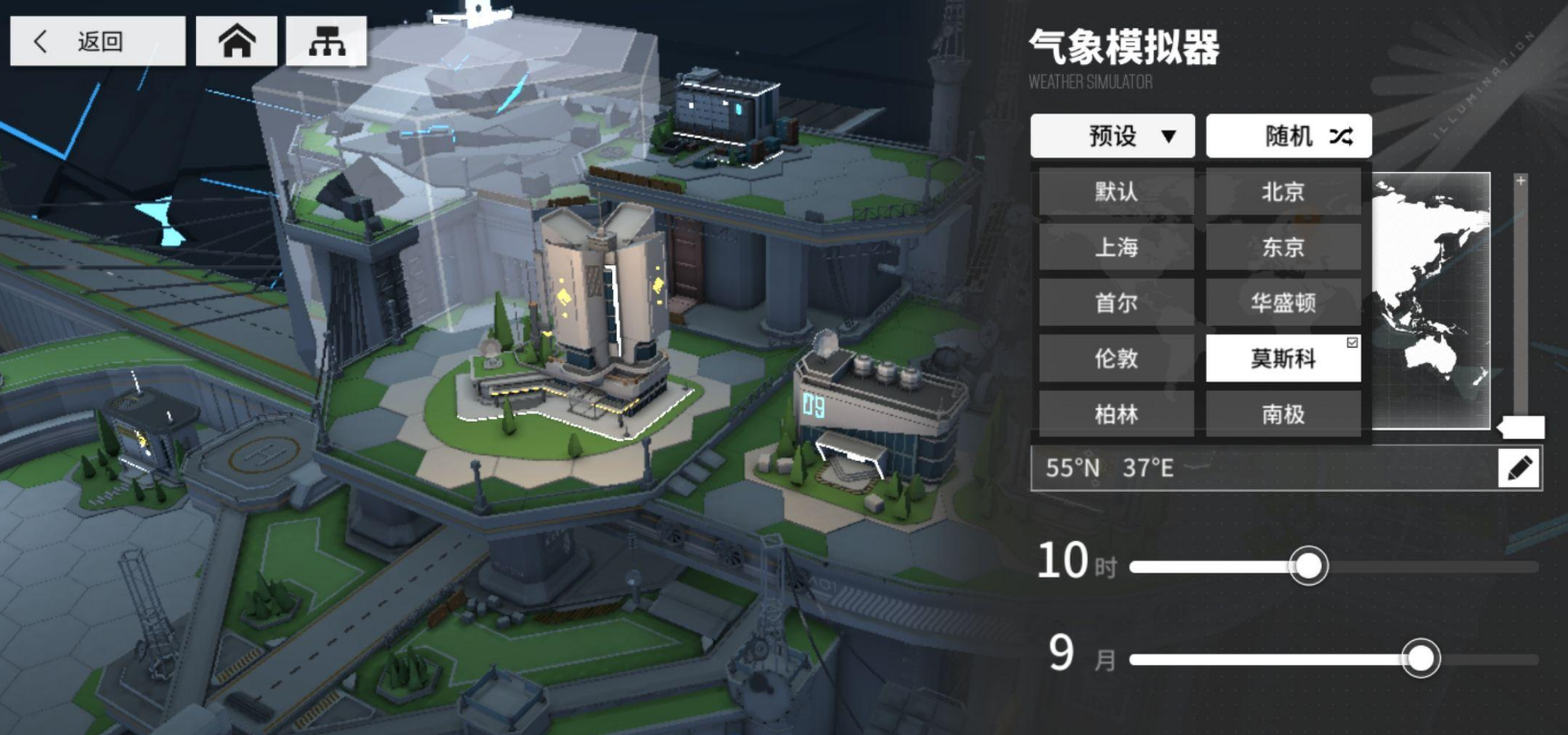Expand the preset list to pick 默认
This screenshot has height=735, width=1568.
pos(1115,191)
